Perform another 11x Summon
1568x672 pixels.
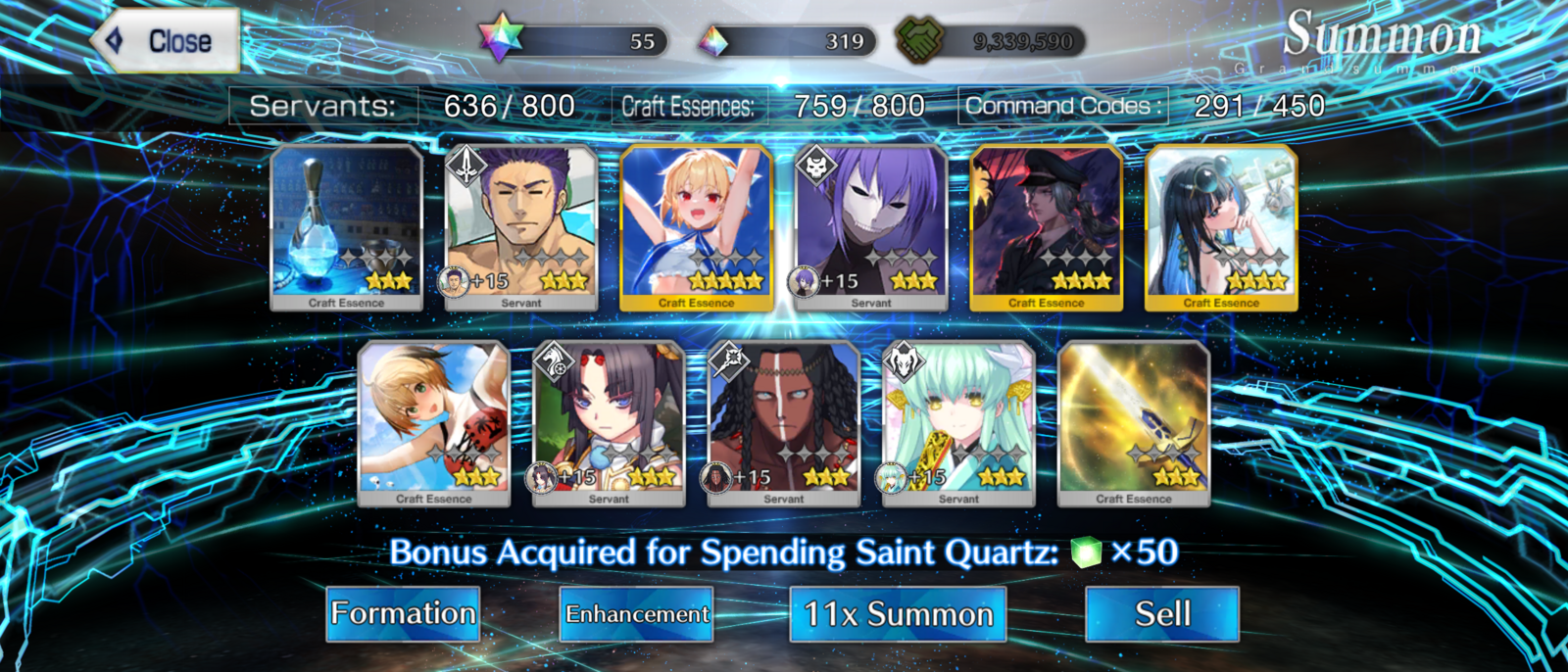[898, 614]
